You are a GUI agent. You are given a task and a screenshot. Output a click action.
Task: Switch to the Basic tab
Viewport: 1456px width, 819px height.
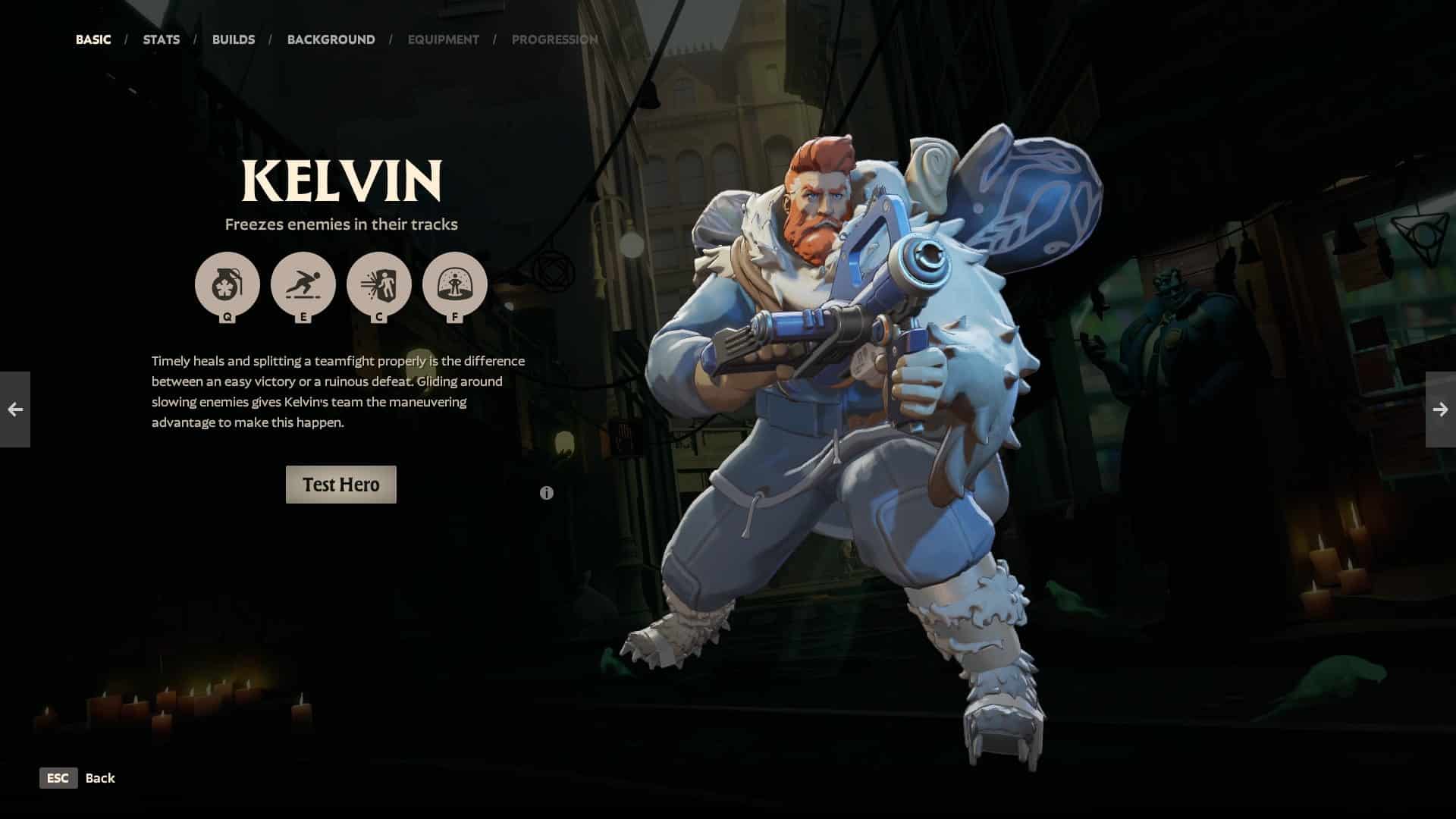(x=93, y=39)
